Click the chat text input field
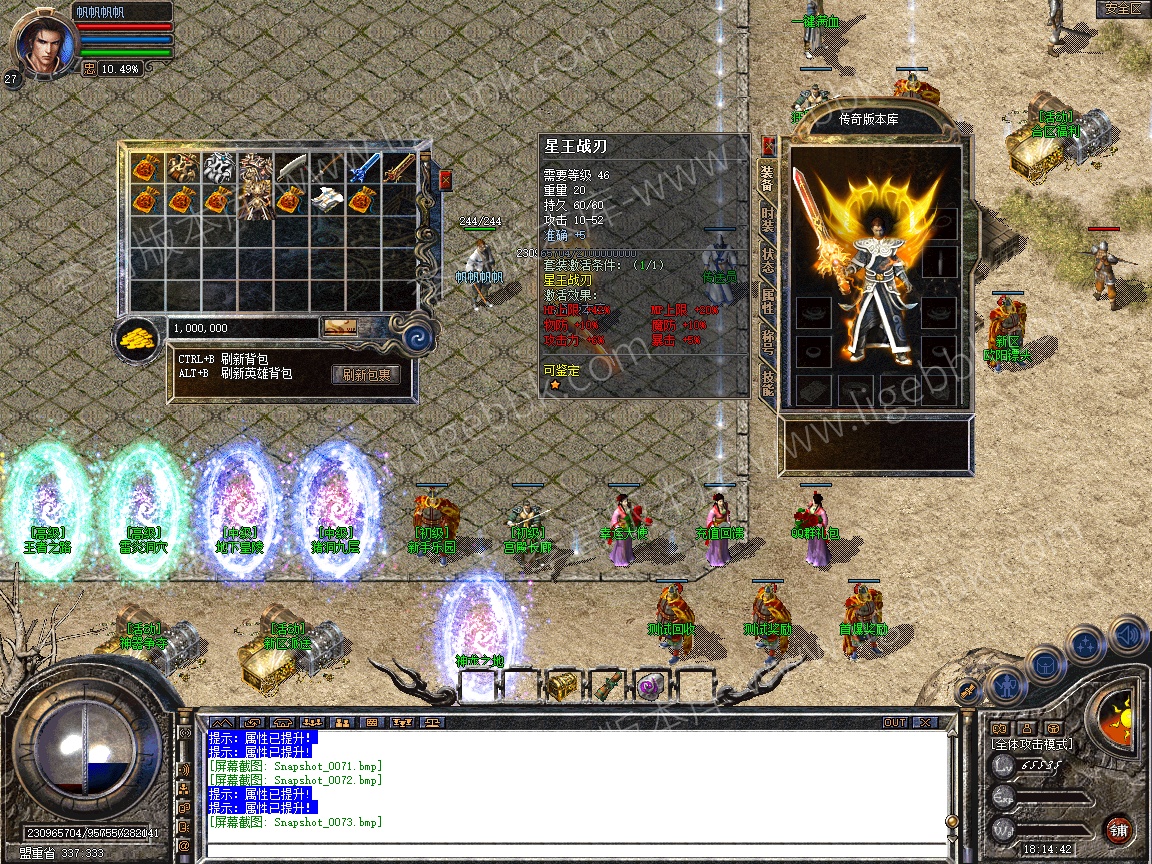Viewport: 1152px width, 864px height. click(575, 848)
